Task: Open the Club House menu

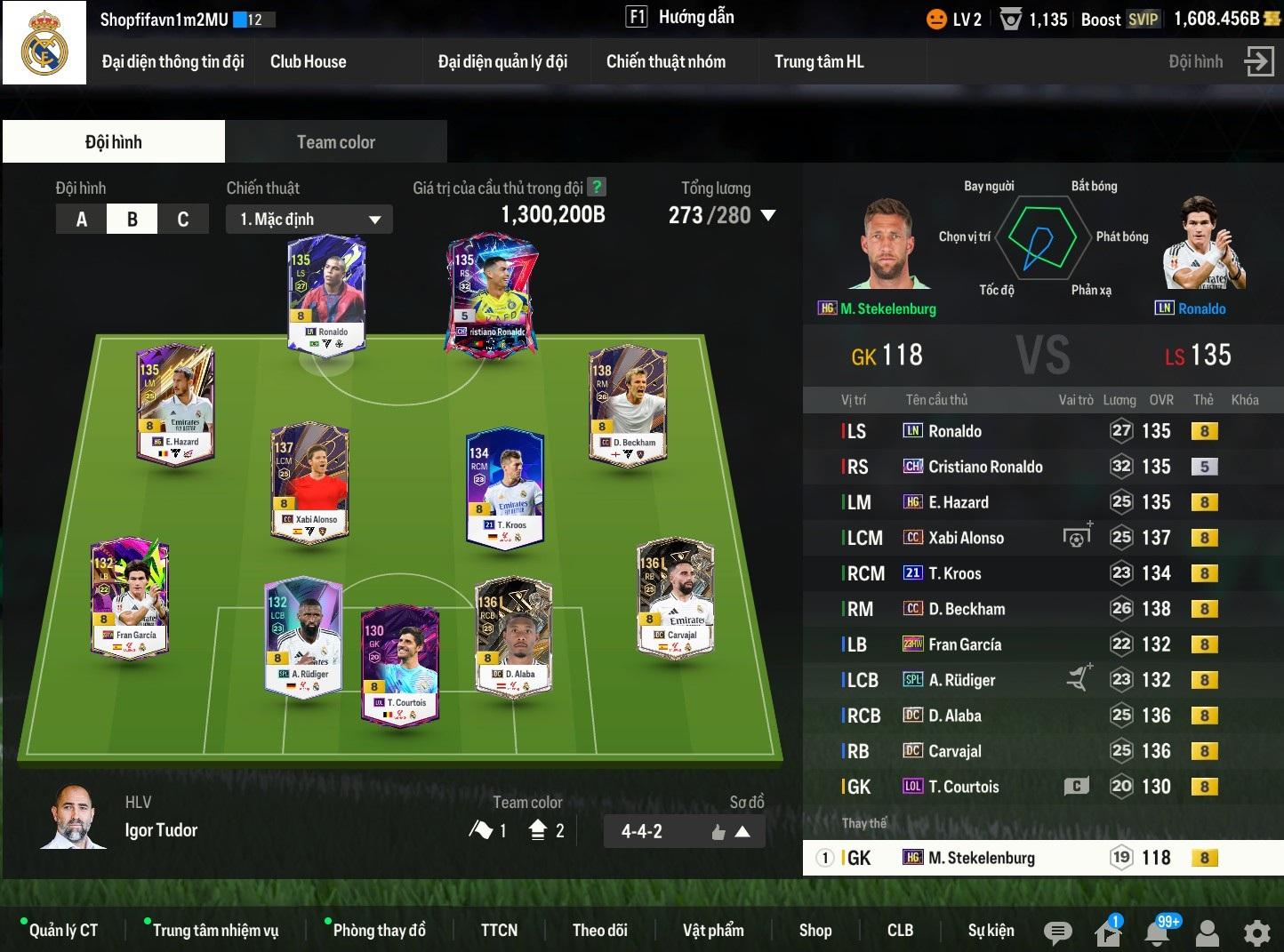Action: coord(308,61)
